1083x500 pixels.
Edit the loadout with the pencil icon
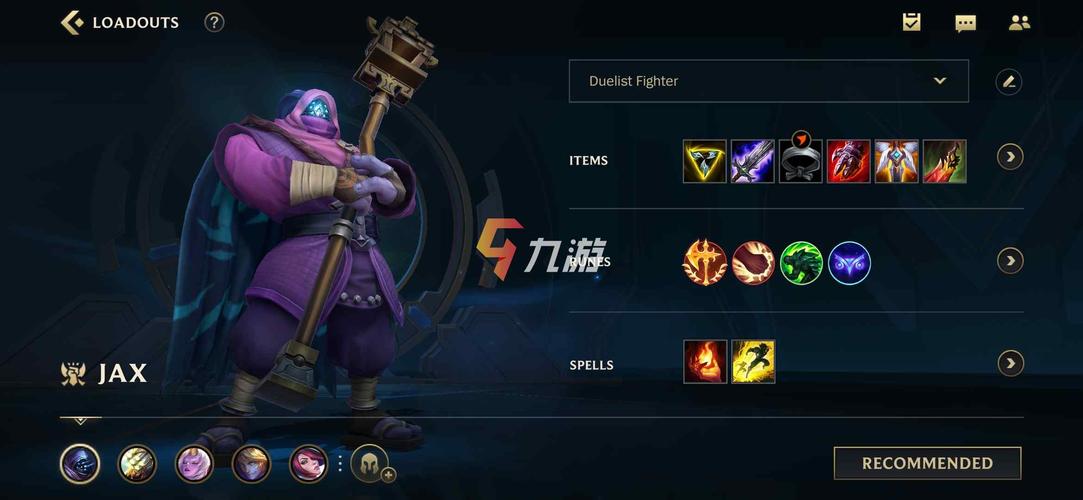(1009, 82)
